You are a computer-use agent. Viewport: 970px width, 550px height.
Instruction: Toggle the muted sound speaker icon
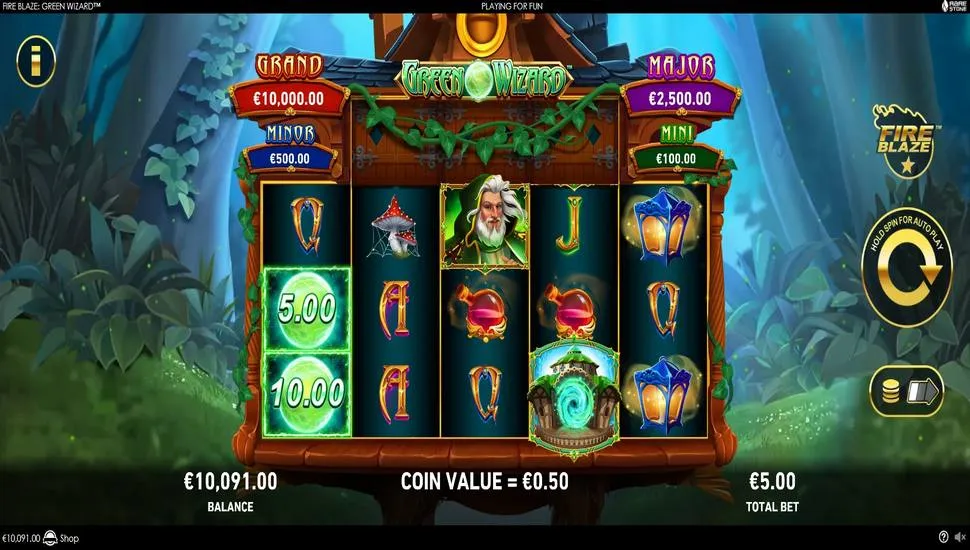tap(959, 538)
